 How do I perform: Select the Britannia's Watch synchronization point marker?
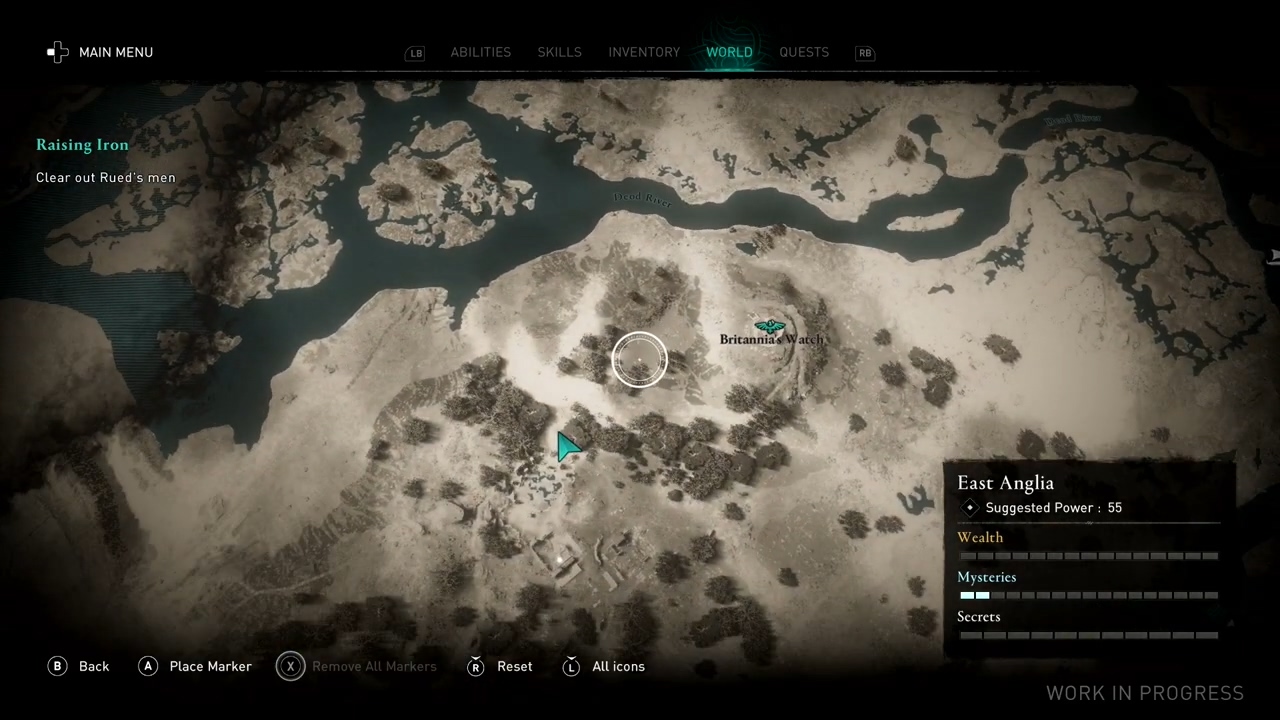(x=769, y=326)
